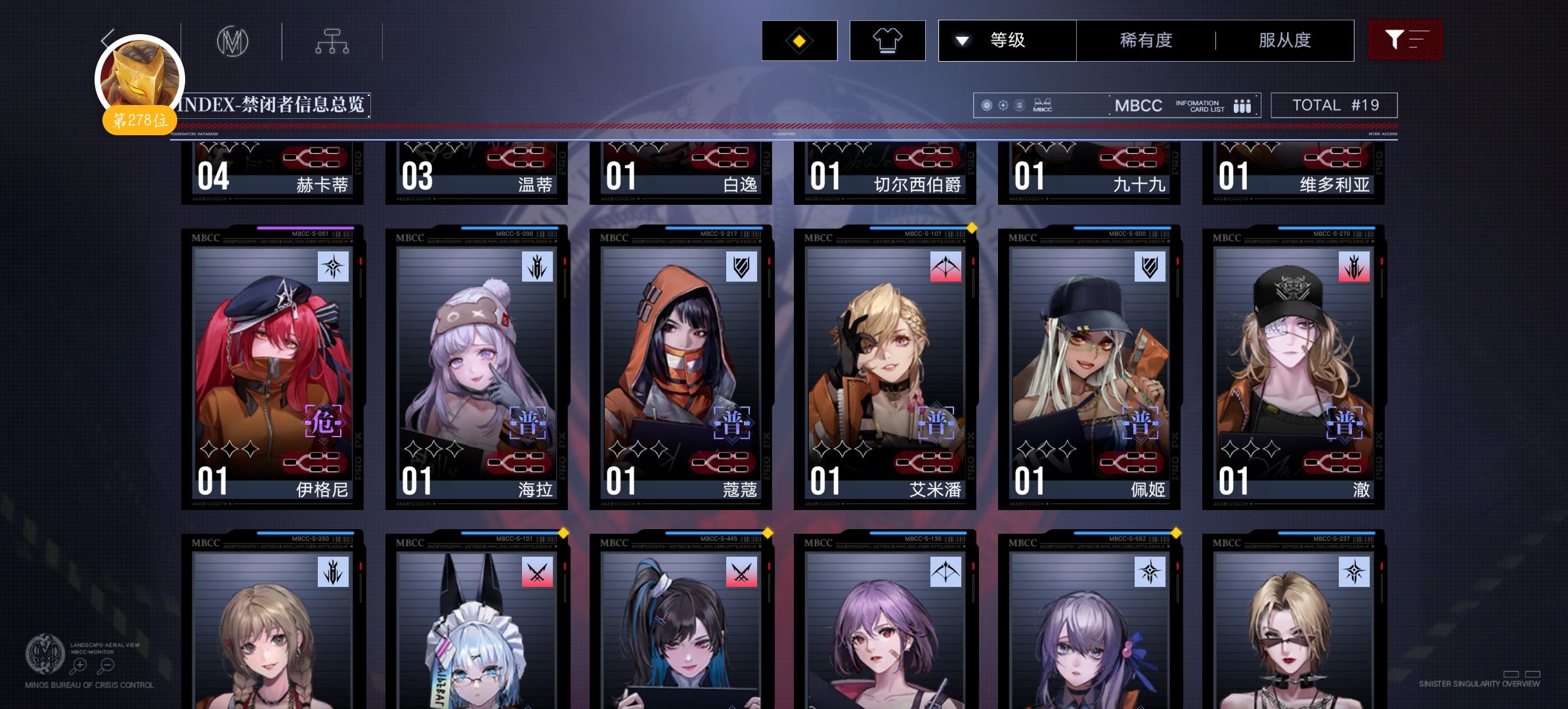1568x709 pixels.
Task: Switch to outfit display mode via shirt icon
Action: pos(888,41)
